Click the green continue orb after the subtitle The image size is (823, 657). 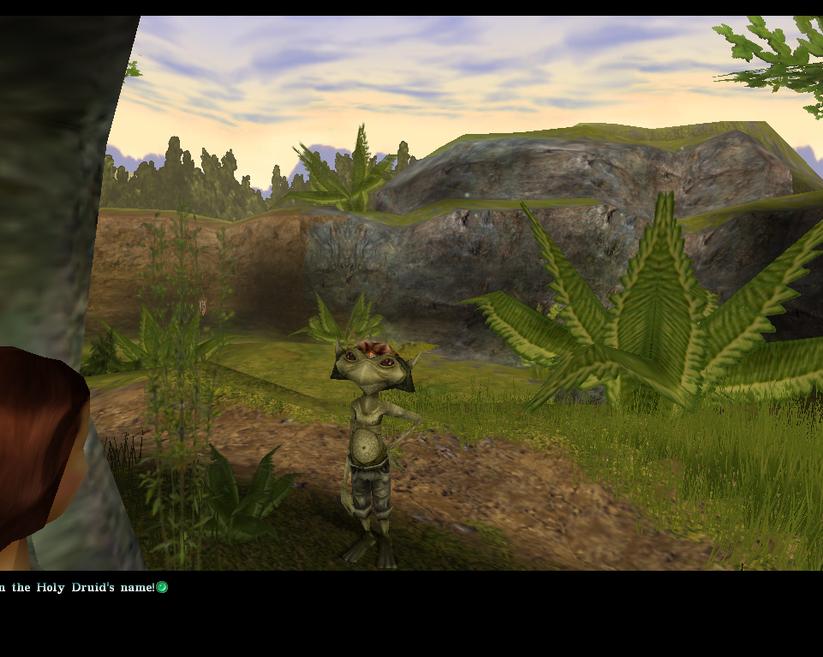pyautogui.click(x=162, y=587)
